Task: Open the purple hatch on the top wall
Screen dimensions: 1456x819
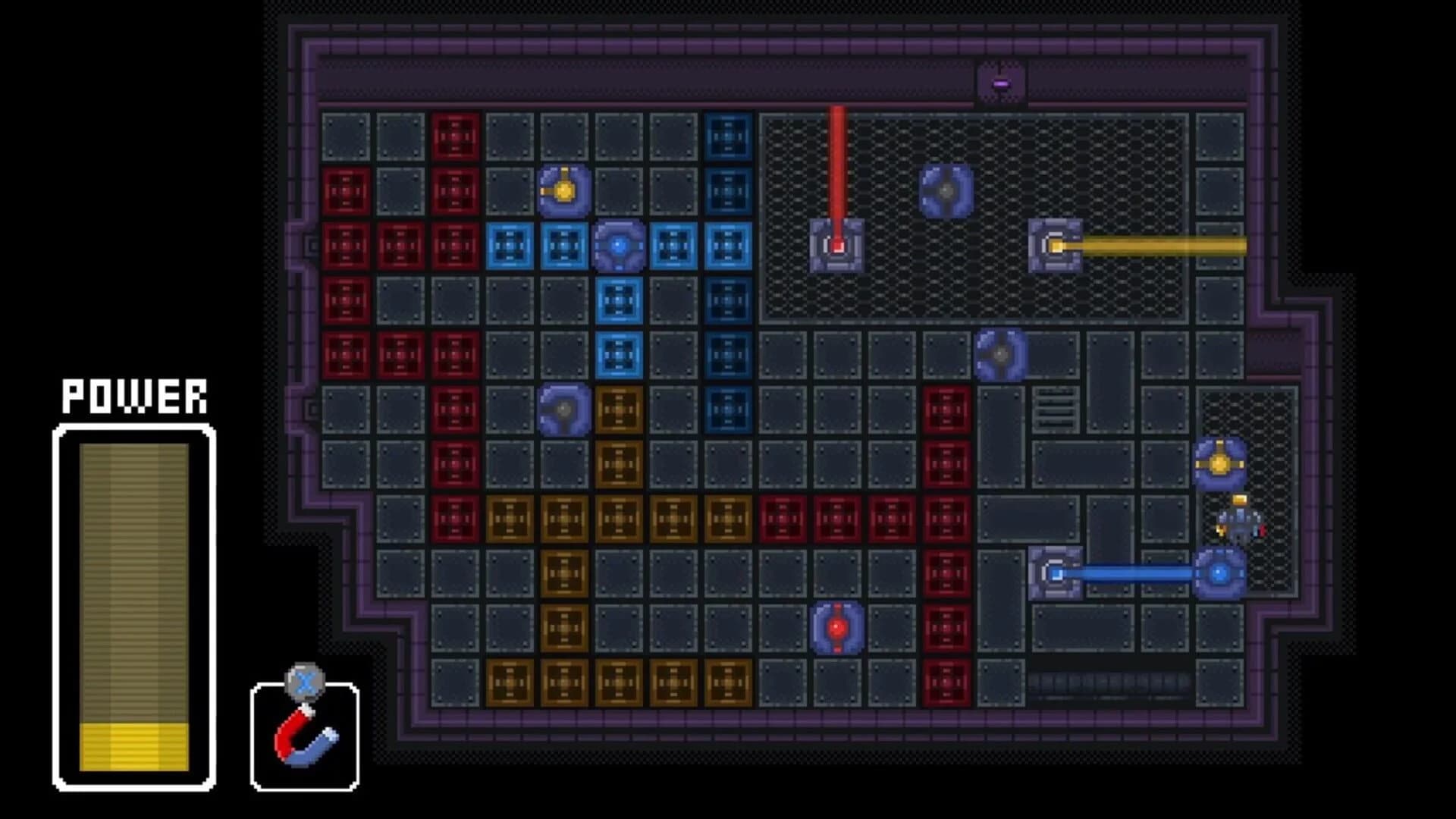Action: [x=1003, y=82]
